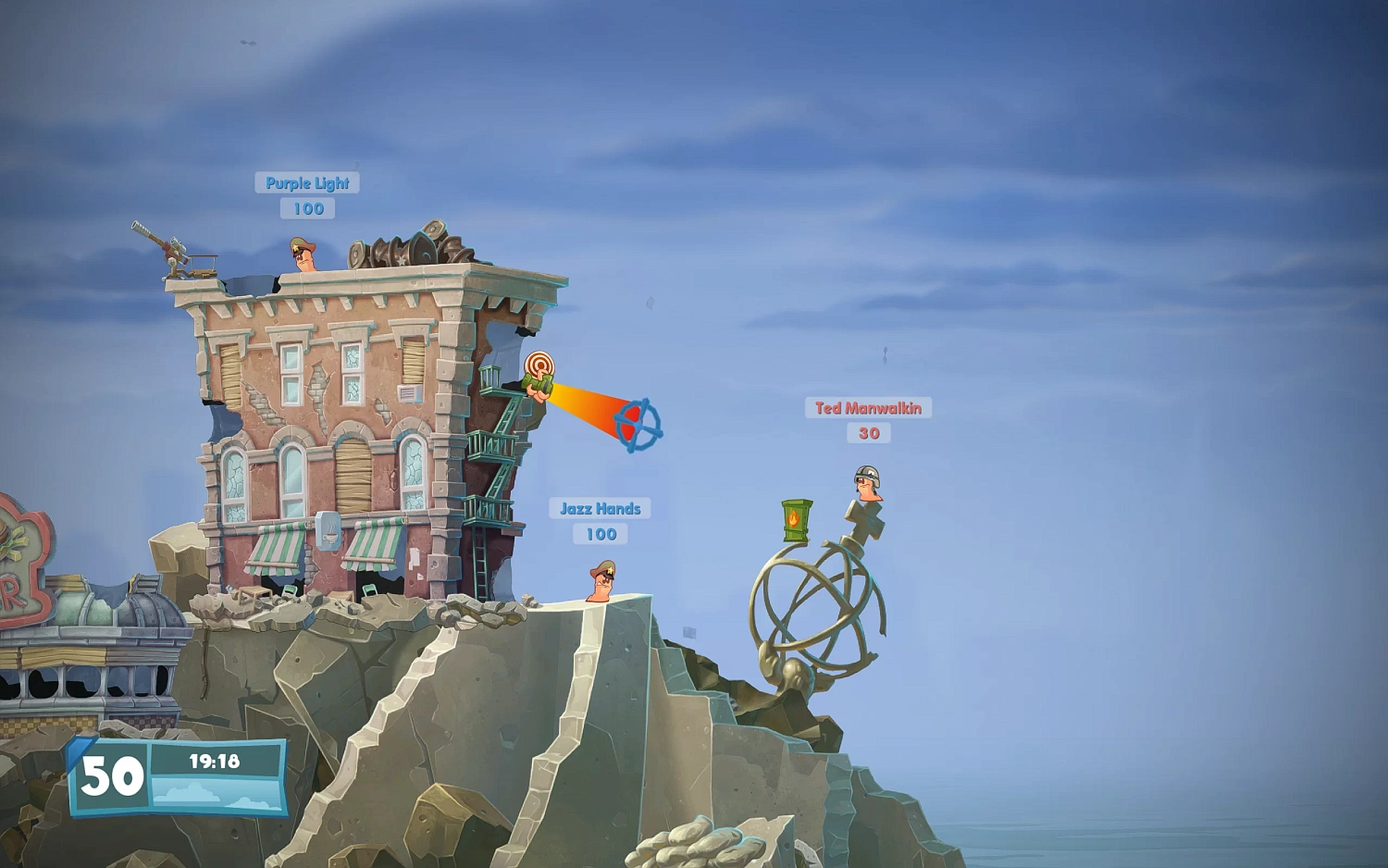This screenshot has height=868, width=1388.
Task: Open Jazz Hands' 100 health counter
Action: (x=600, y=533)
